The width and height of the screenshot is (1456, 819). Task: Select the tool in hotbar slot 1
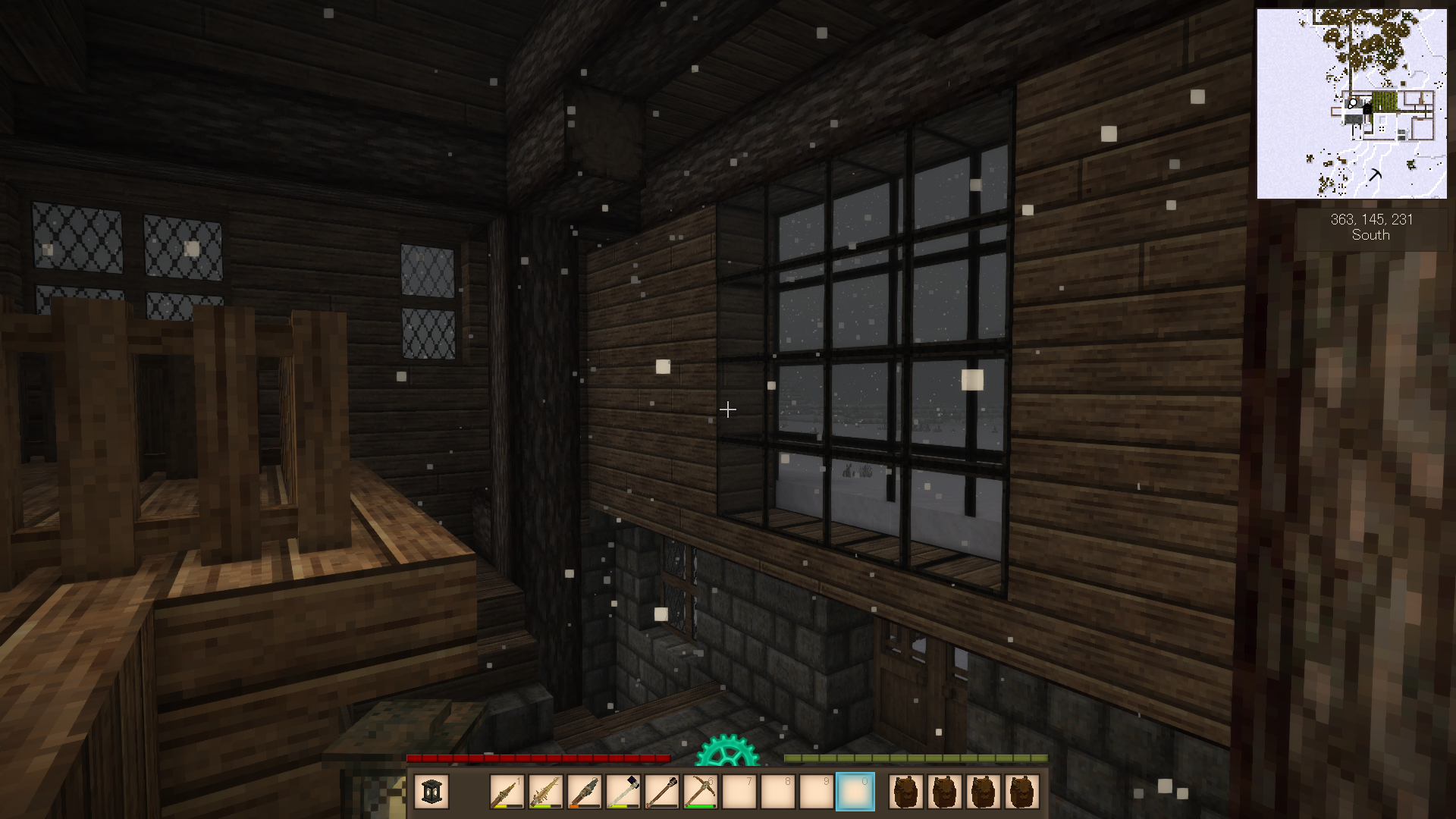(507, 792)
